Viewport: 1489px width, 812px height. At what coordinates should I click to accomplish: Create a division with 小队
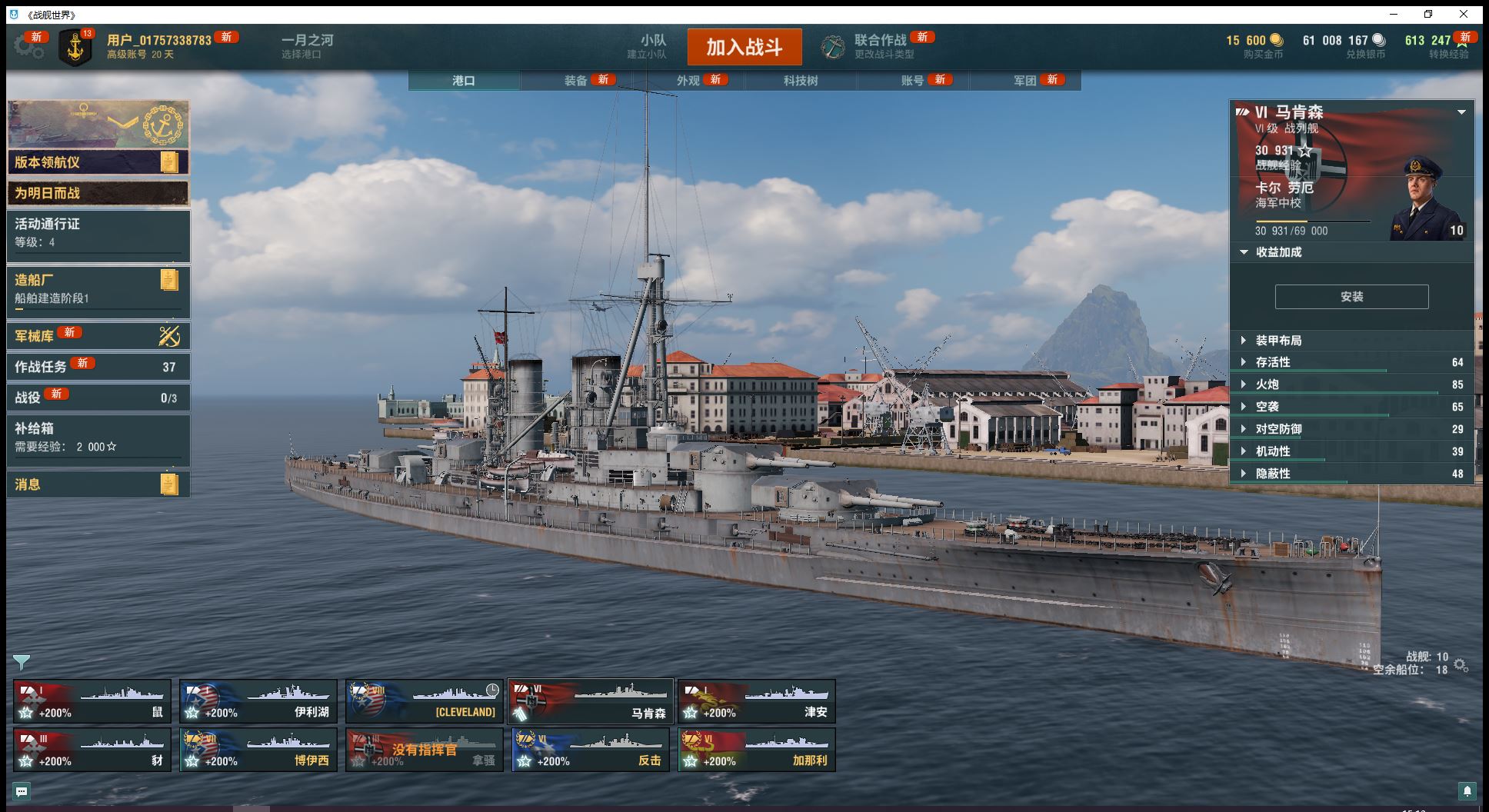click(653, 46)
